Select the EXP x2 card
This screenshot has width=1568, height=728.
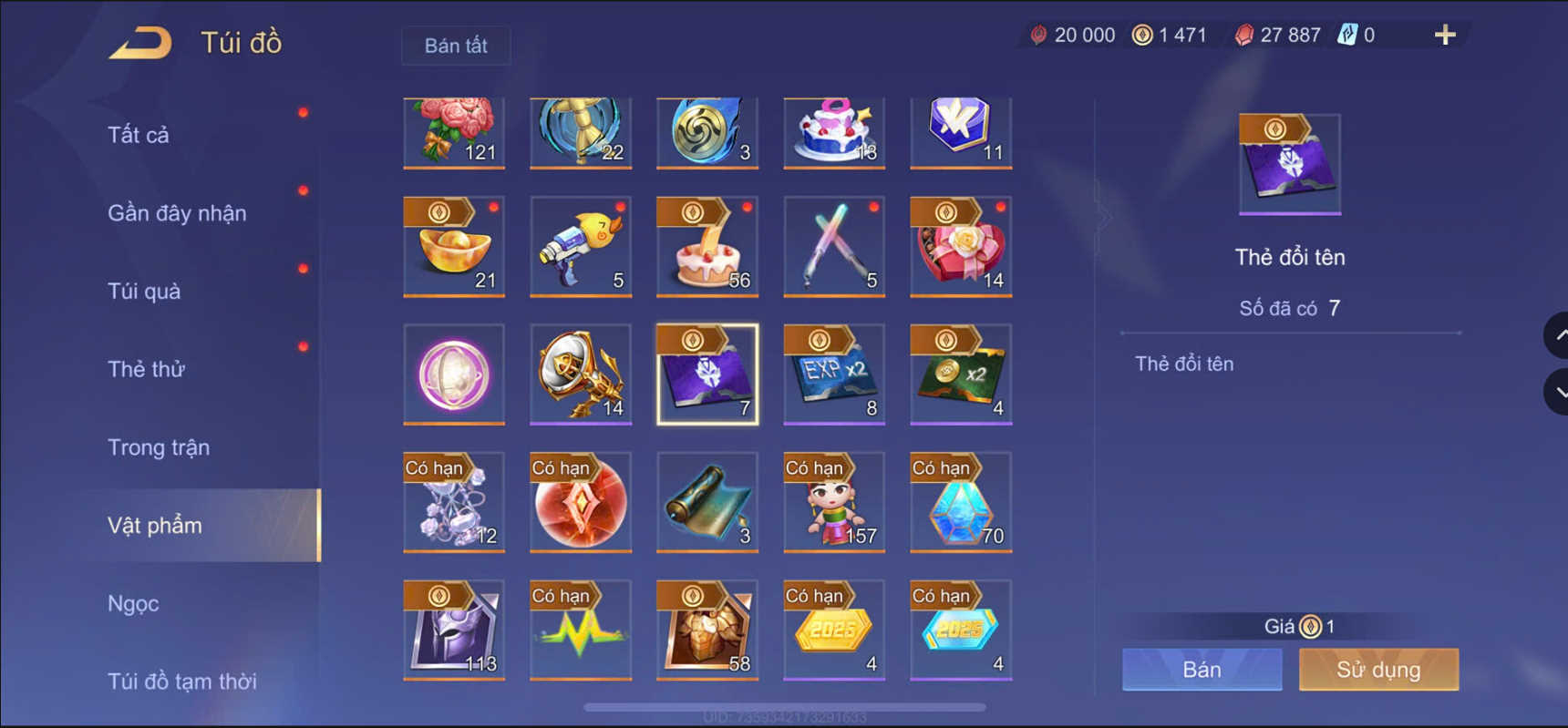(x=832, y=374)
